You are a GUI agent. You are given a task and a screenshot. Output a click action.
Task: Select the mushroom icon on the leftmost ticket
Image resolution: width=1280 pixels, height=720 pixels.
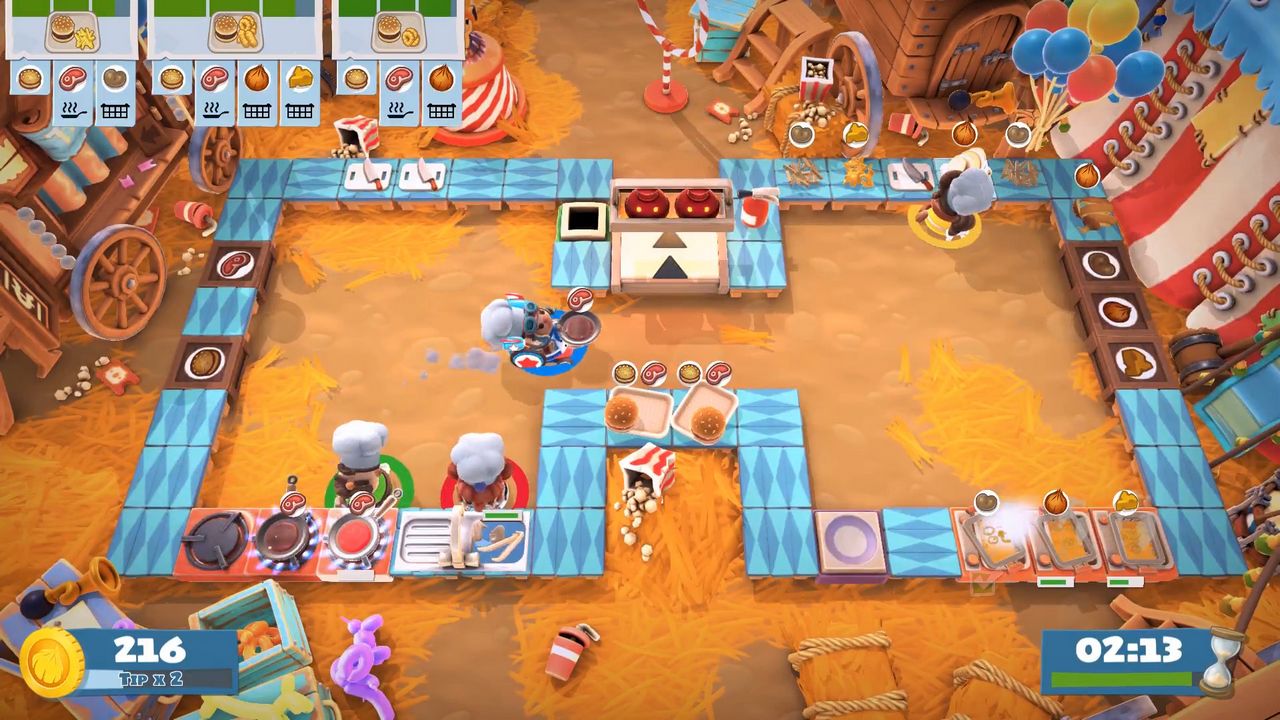pyautogui.click(x=113, y=78)
